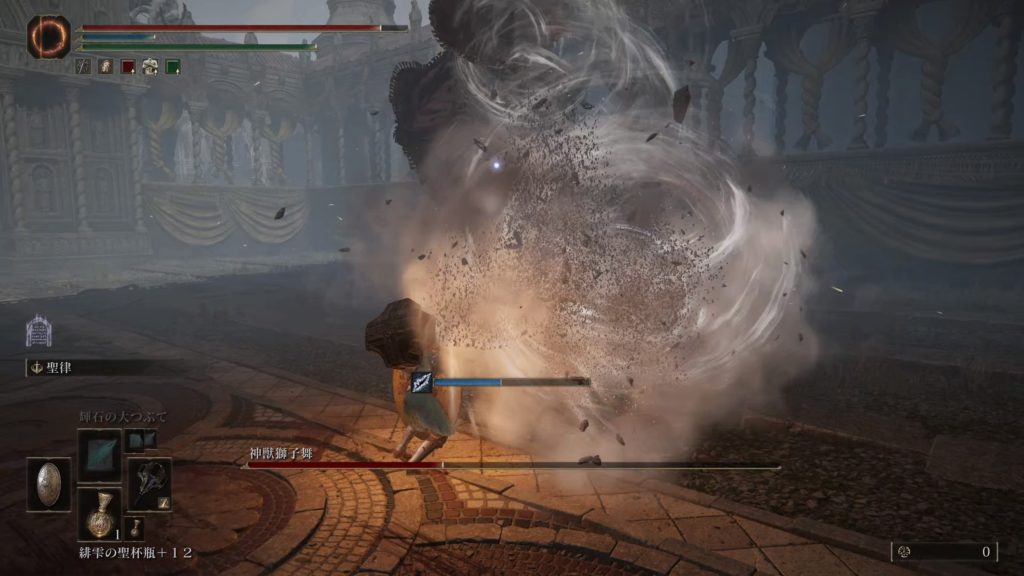1024x576 pixels.
Task: Click the great rune ring icon
Action: click(48, 37)
